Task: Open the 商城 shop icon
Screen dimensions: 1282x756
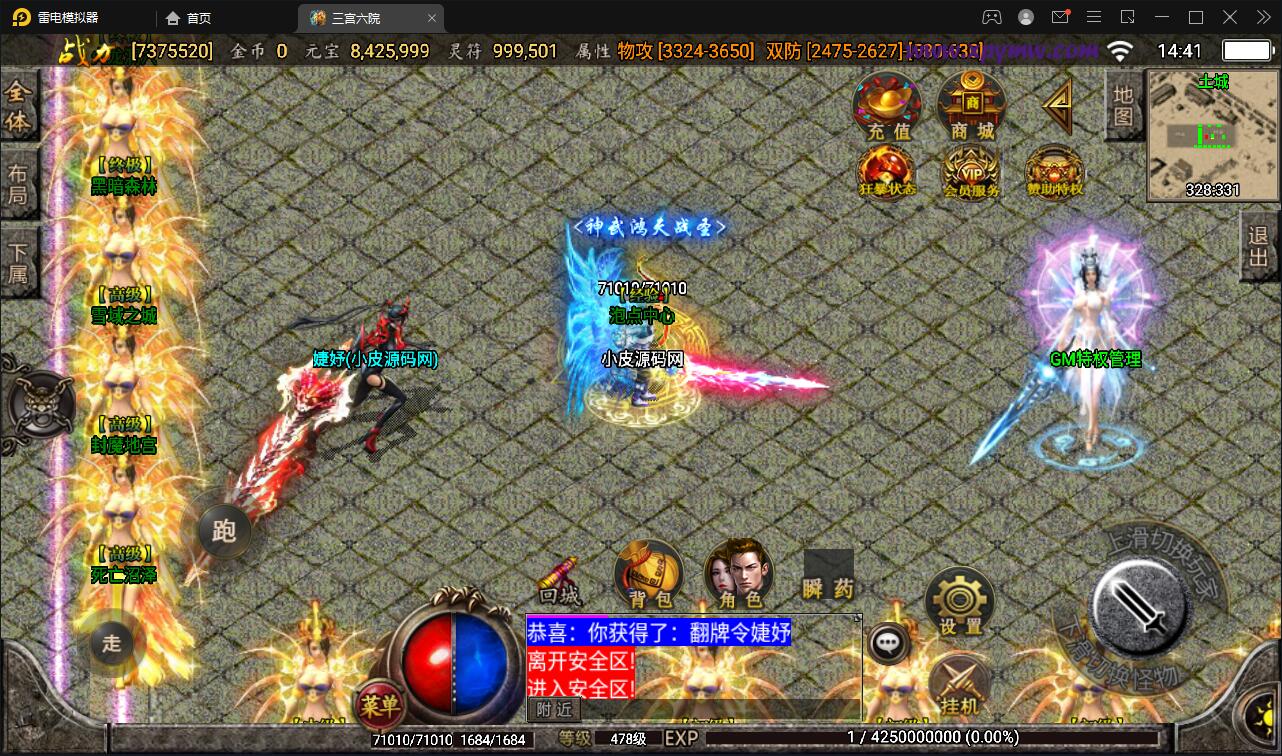Action: point(971,104)
